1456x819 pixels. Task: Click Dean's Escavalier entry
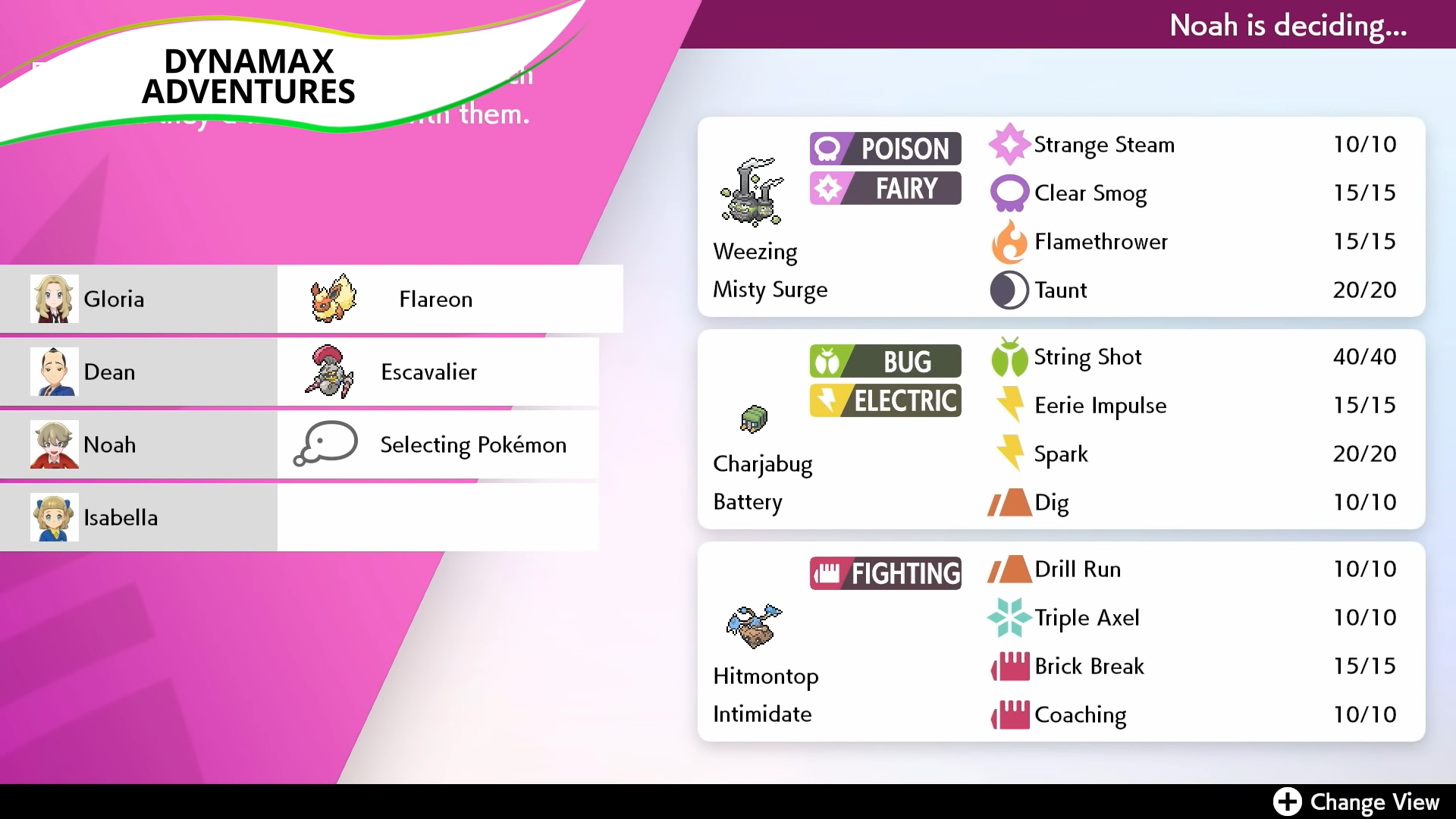(428, 372)
